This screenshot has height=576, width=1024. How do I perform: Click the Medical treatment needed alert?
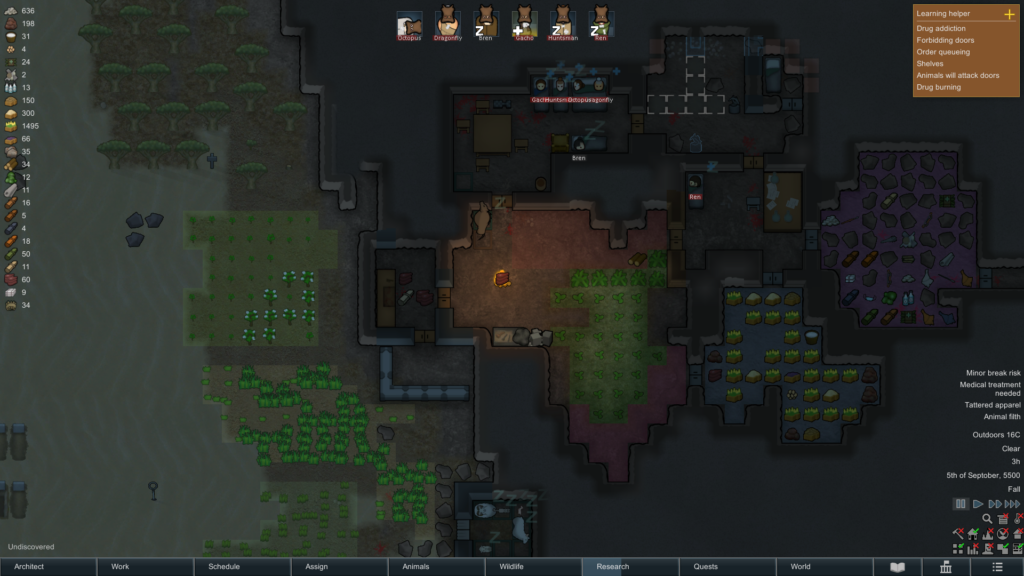pos(990,389)
